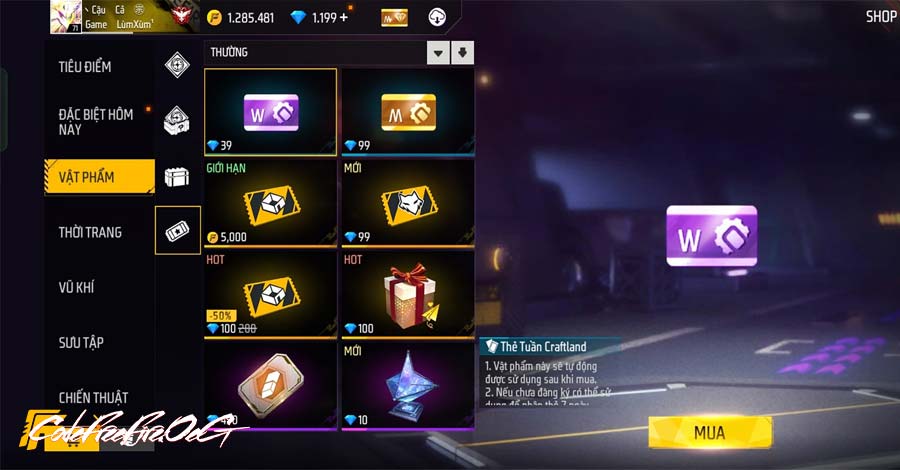
Task: Select the purple weekly Craftland card for 39 diamonds
Action: click(271, 112)
